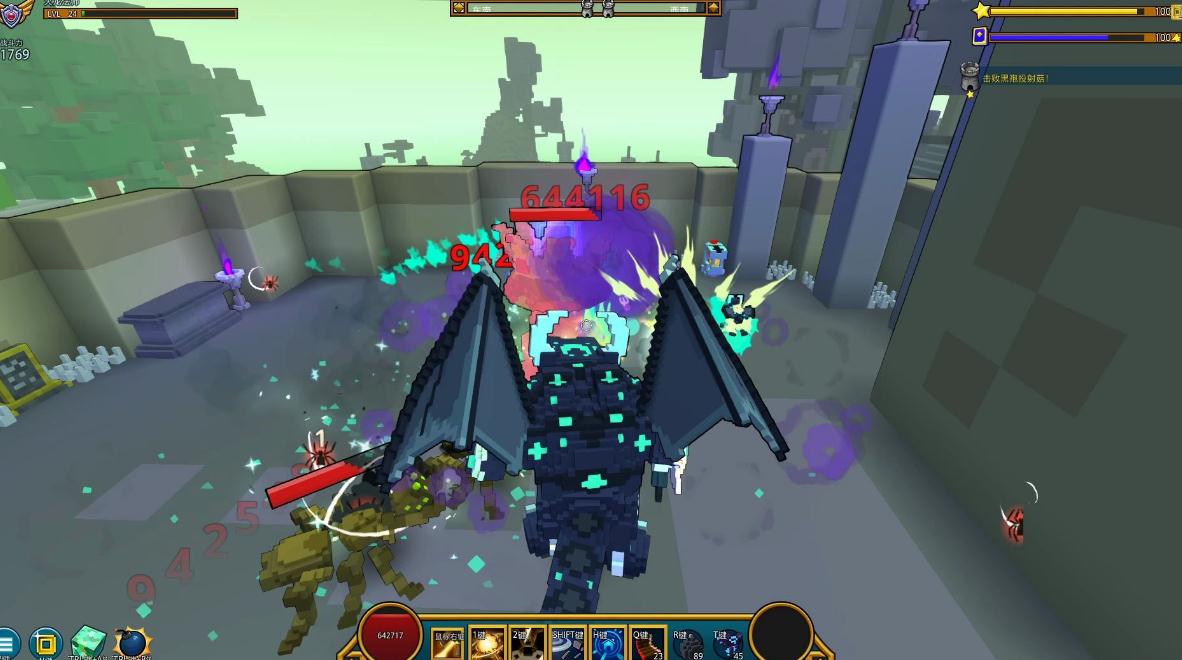Image resolution: width=1182 pixels, height=660 pixels.
Task: Trigger the ability slot labeled 2
Action: click(527, 645)
